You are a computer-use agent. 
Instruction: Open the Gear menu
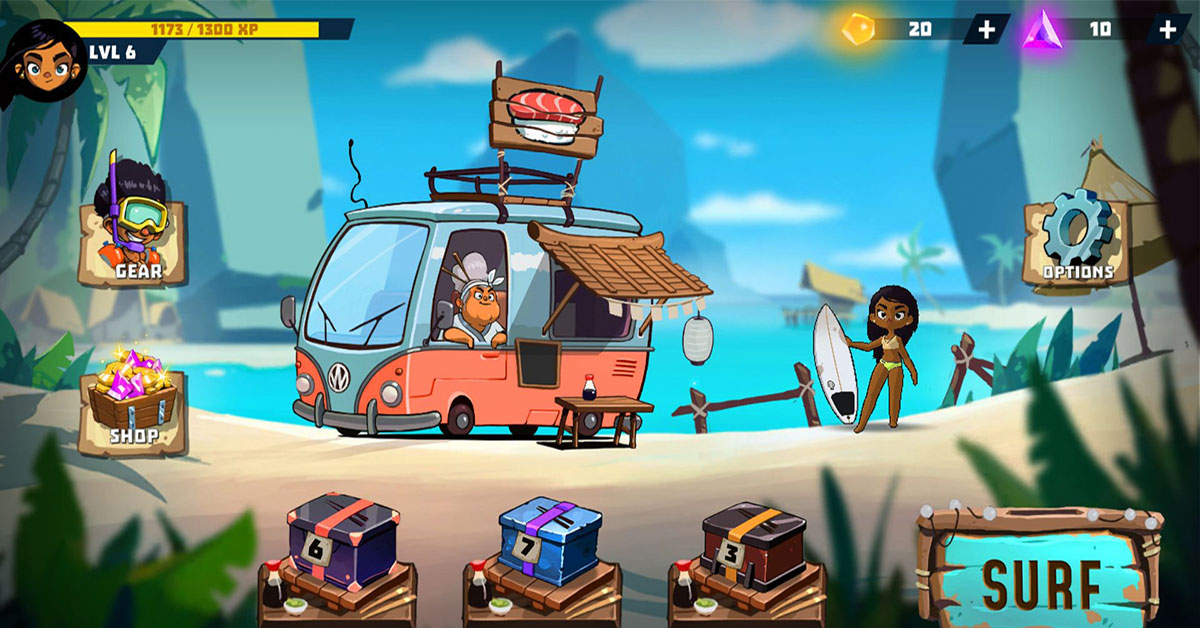135,235
